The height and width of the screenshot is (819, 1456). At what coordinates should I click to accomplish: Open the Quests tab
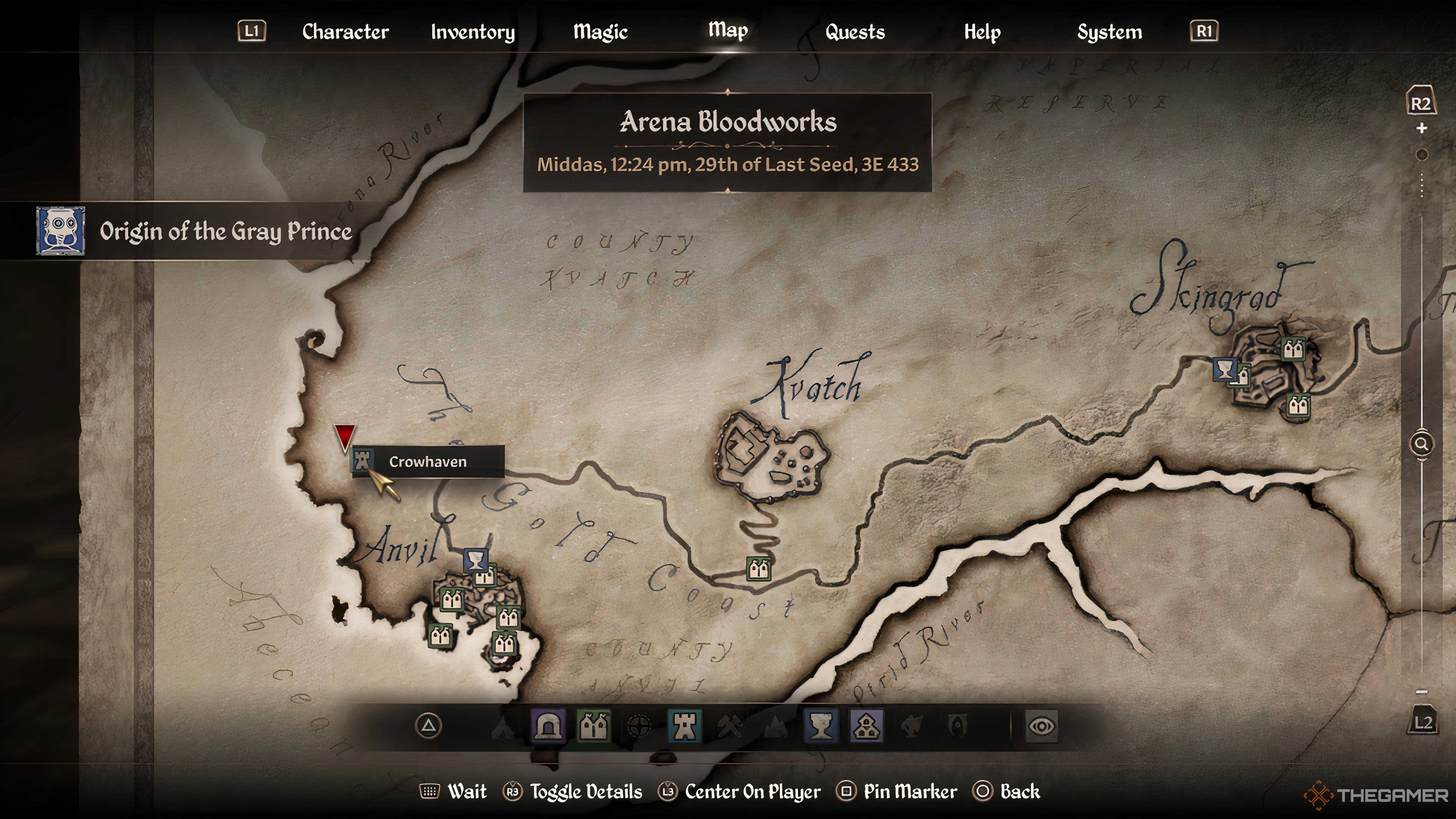click(x=855, y=31)
